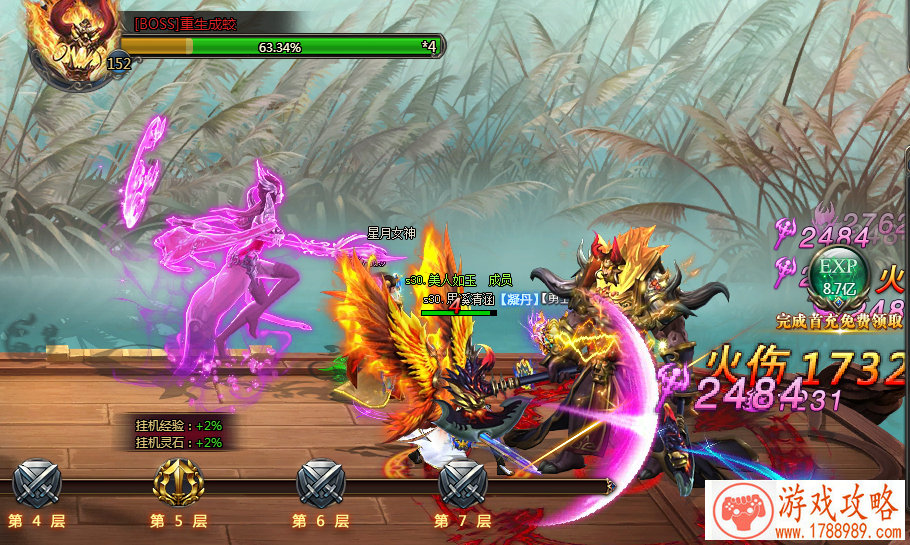Choose the golden floor 5 medallion
910x545 pixels.
[x=178, y=485]
